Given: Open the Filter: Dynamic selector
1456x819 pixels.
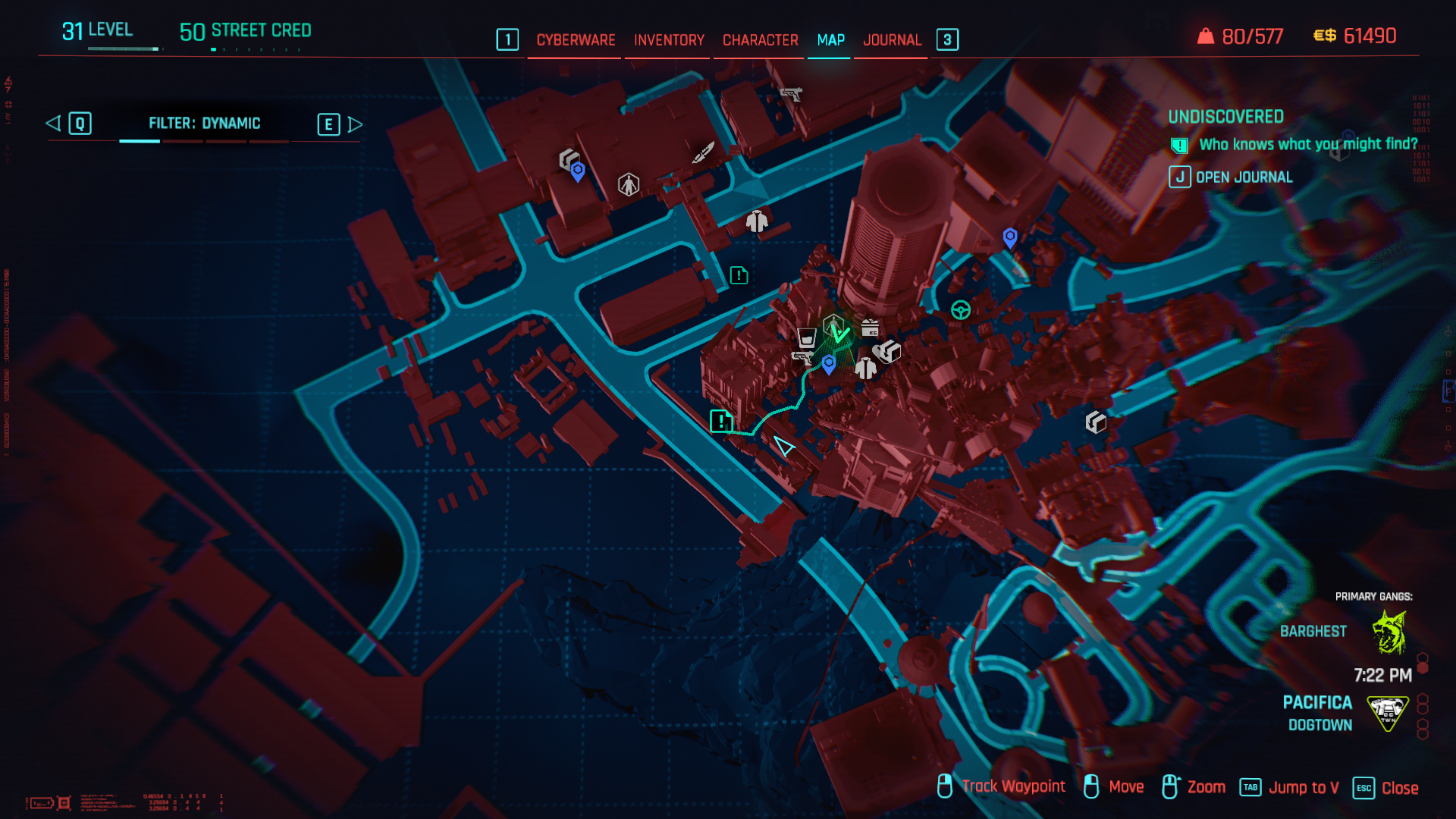Looking at the screenshot, I should 205,123.
